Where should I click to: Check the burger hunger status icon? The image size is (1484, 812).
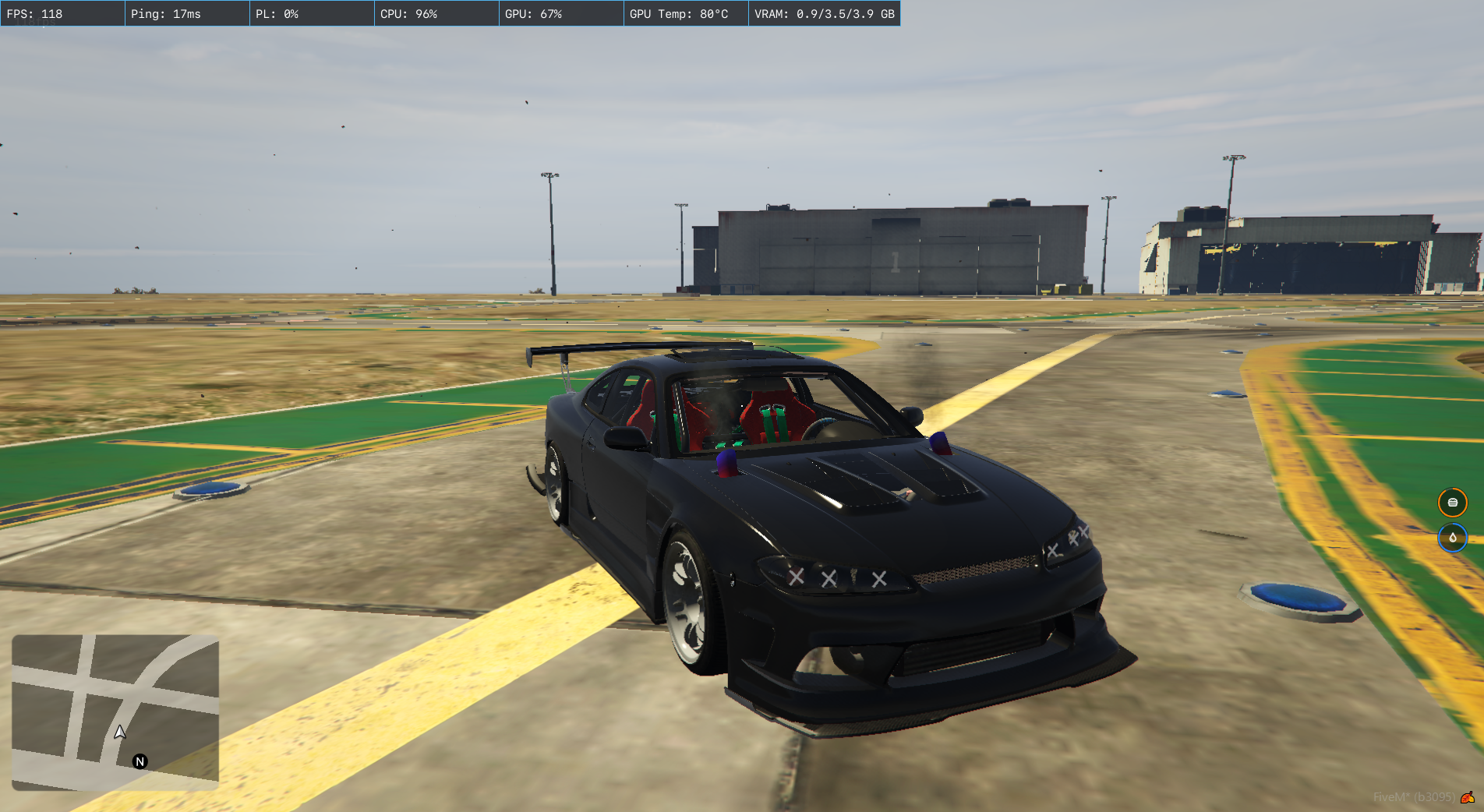[x=1452, y=503]
